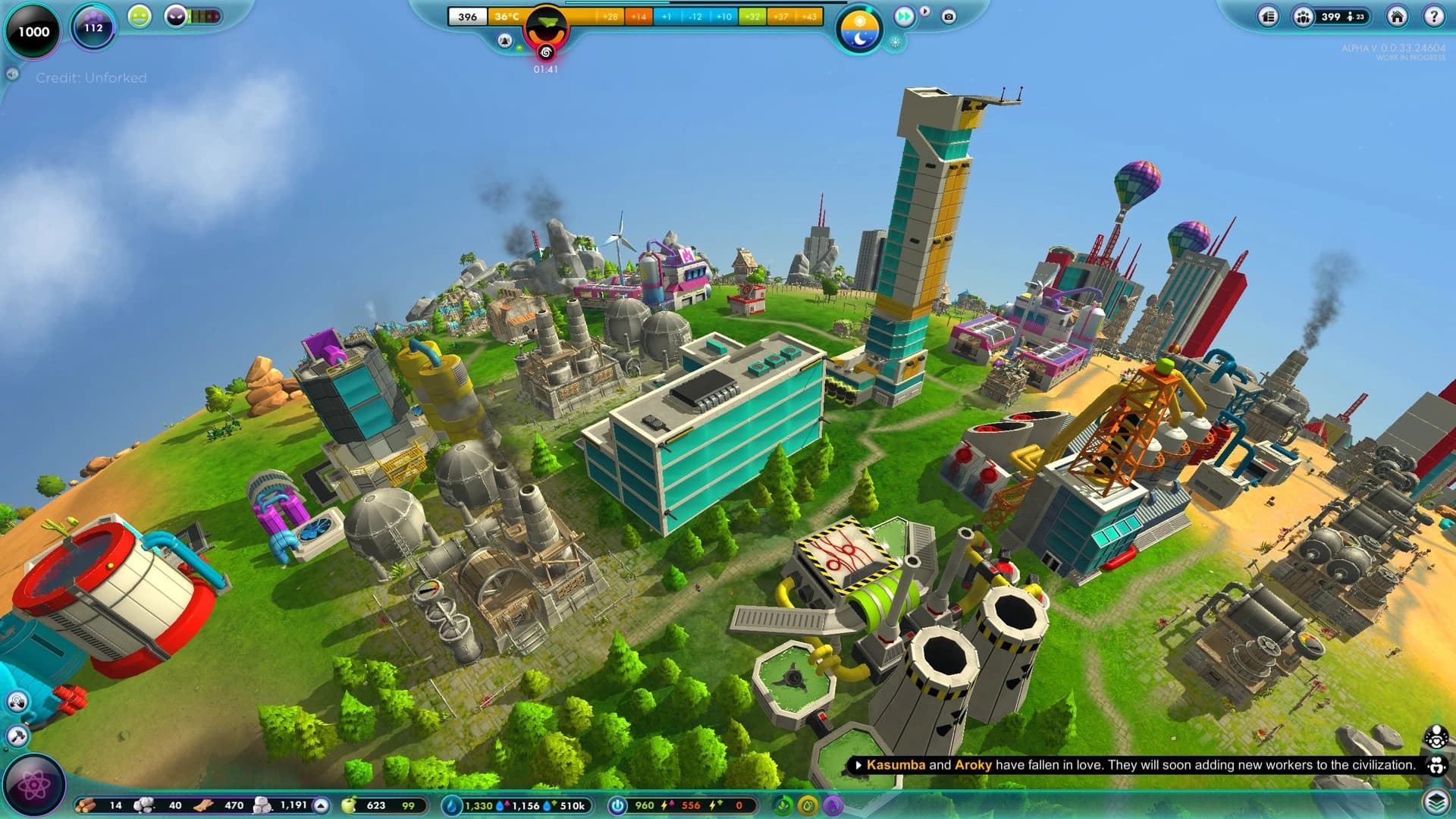Enable the green eco power filter at bottom

[x=782, y=805]
